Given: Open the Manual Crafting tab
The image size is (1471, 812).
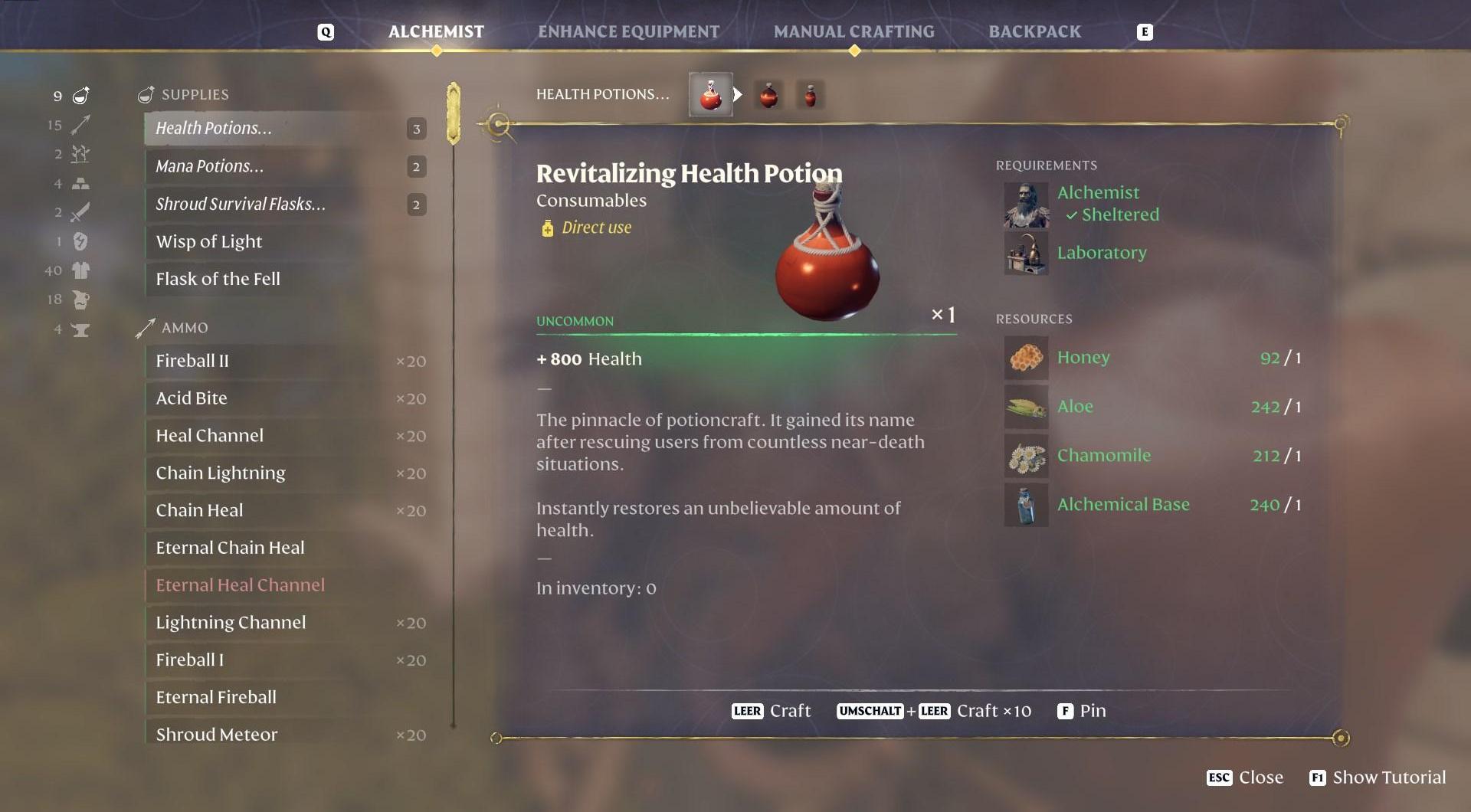Looking at the screenshot, I should [853, 31].
